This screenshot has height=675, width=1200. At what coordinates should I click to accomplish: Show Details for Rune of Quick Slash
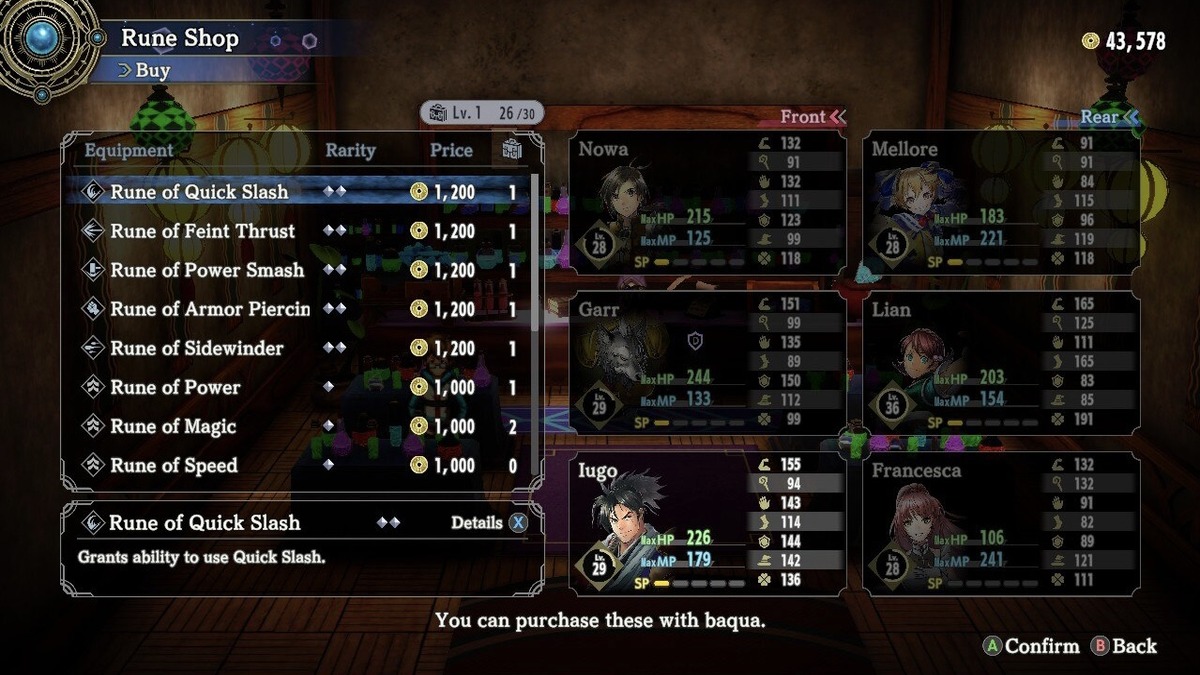(x=488, y=523)
